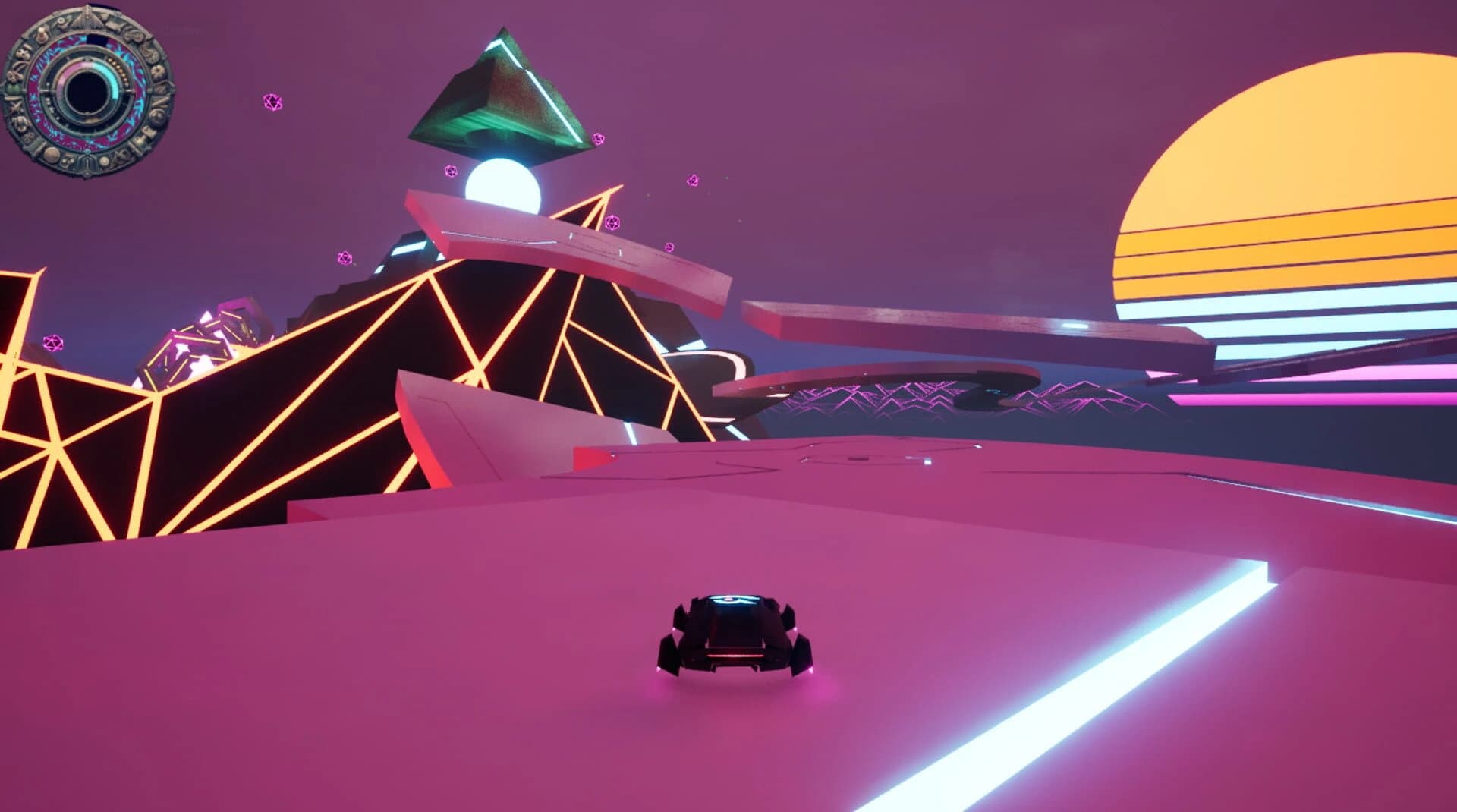Click the knob carving on the dial's upper-left rim
Image resolution: width=1457 pixels, height=812 pixels.
coord(41,36)
